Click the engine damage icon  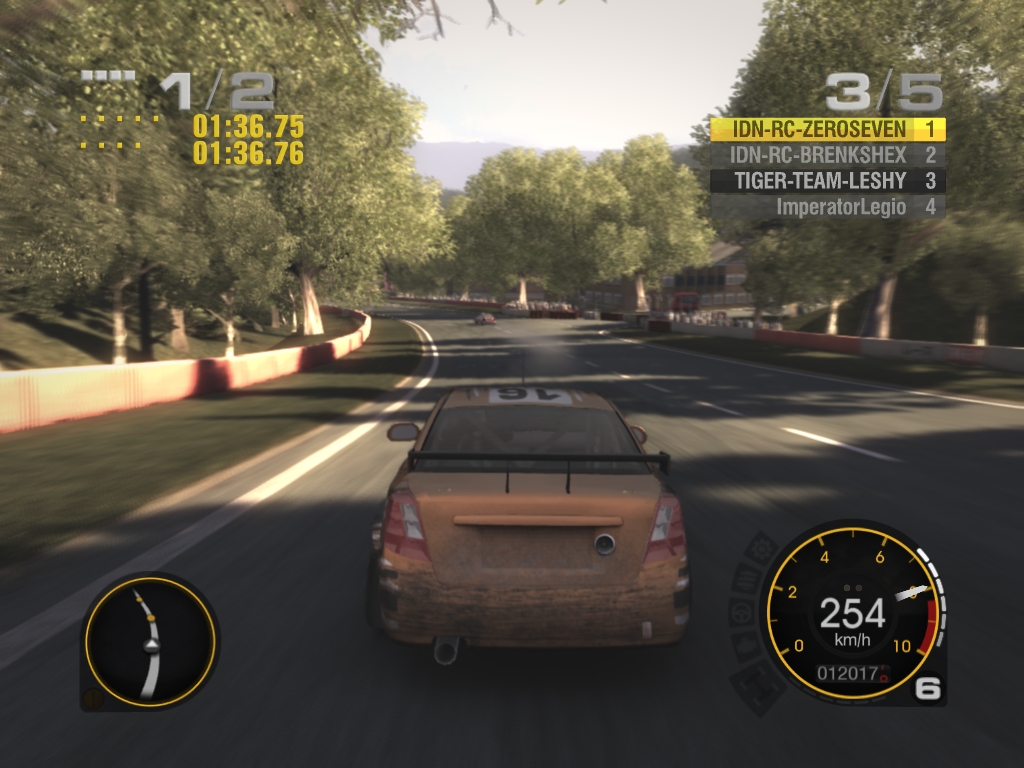point(747,646)
